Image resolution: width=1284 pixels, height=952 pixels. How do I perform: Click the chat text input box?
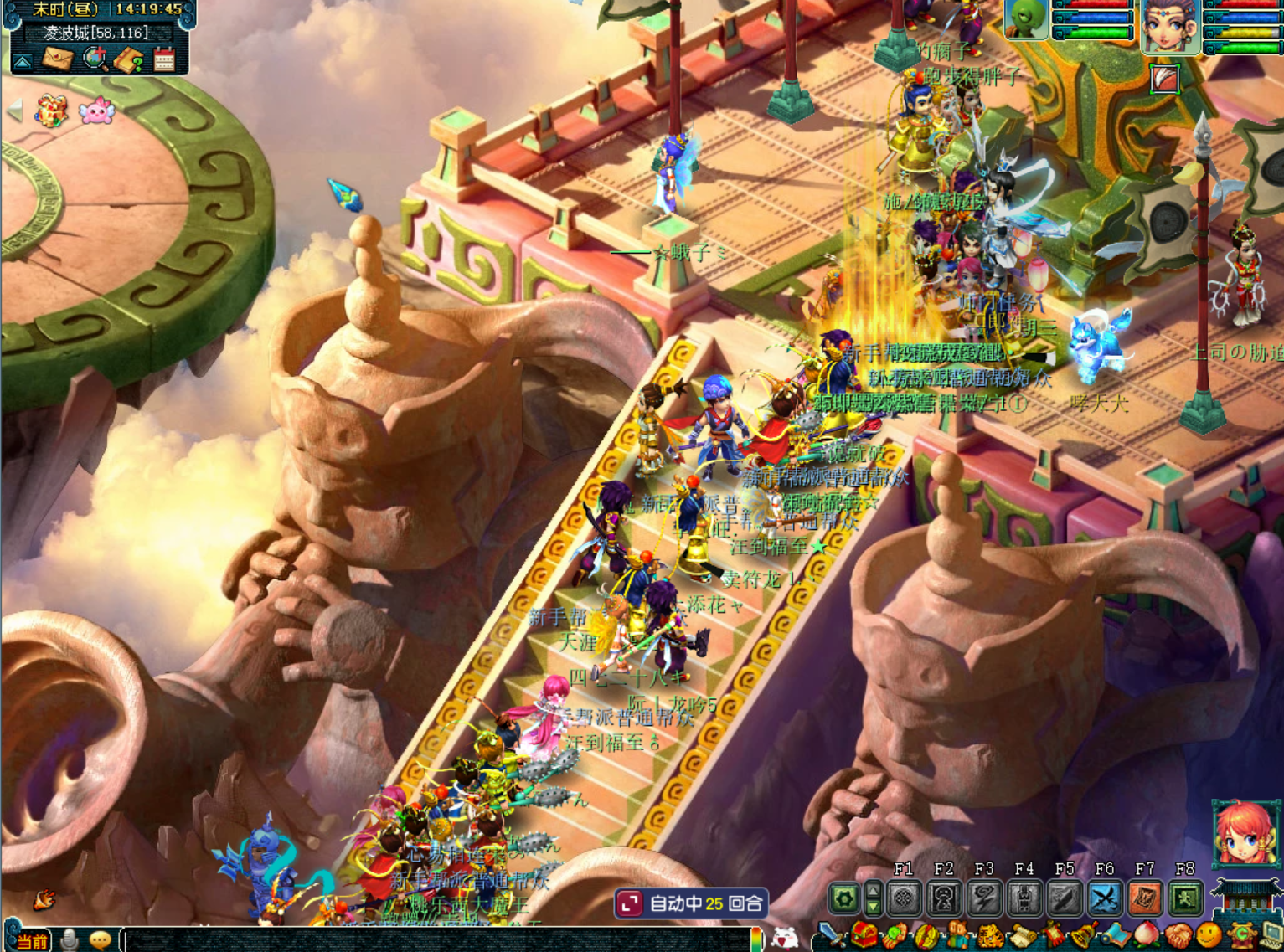[436, 939]
